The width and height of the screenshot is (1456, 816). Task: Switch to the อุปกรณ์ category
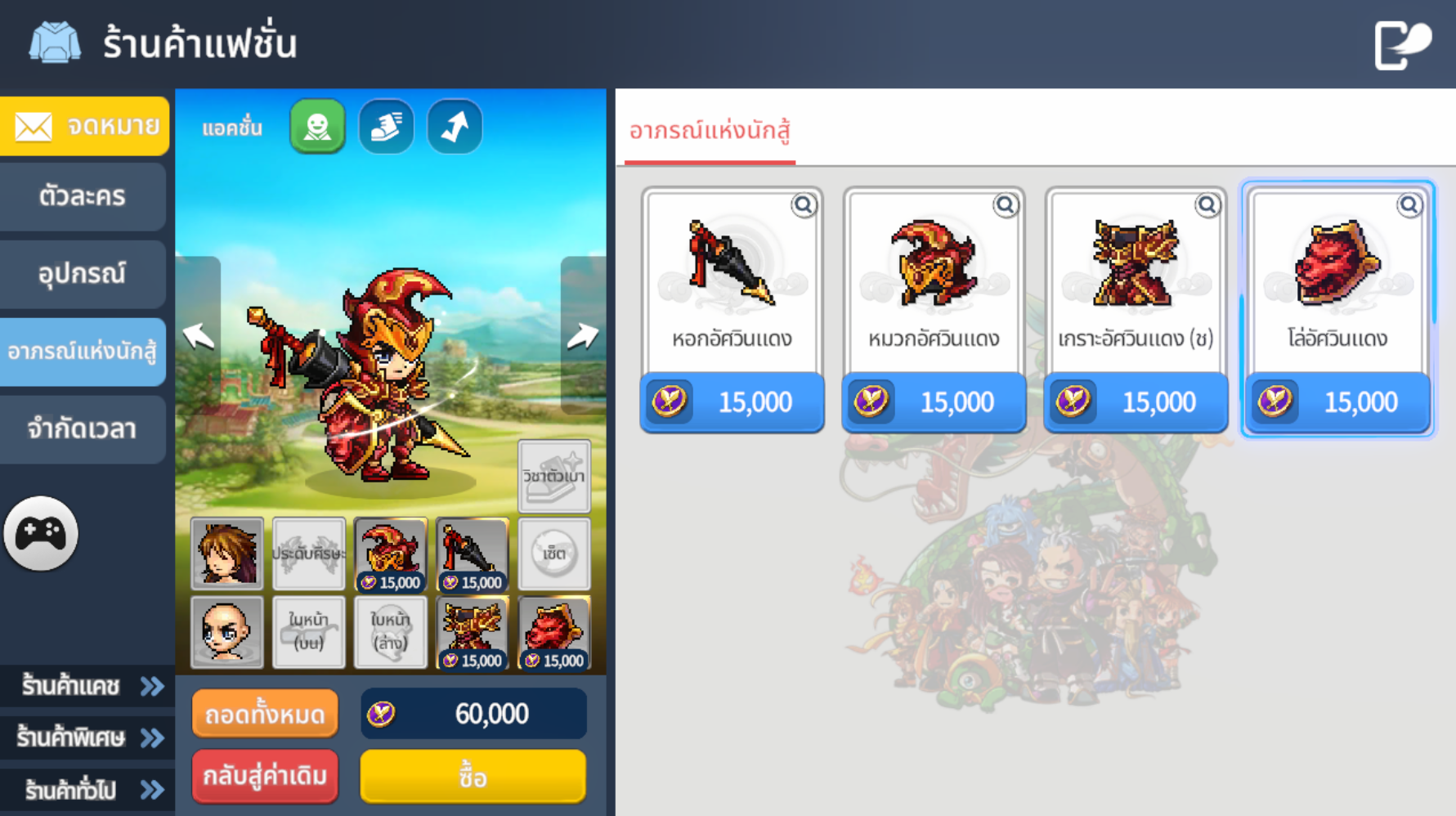click(83, 274)
